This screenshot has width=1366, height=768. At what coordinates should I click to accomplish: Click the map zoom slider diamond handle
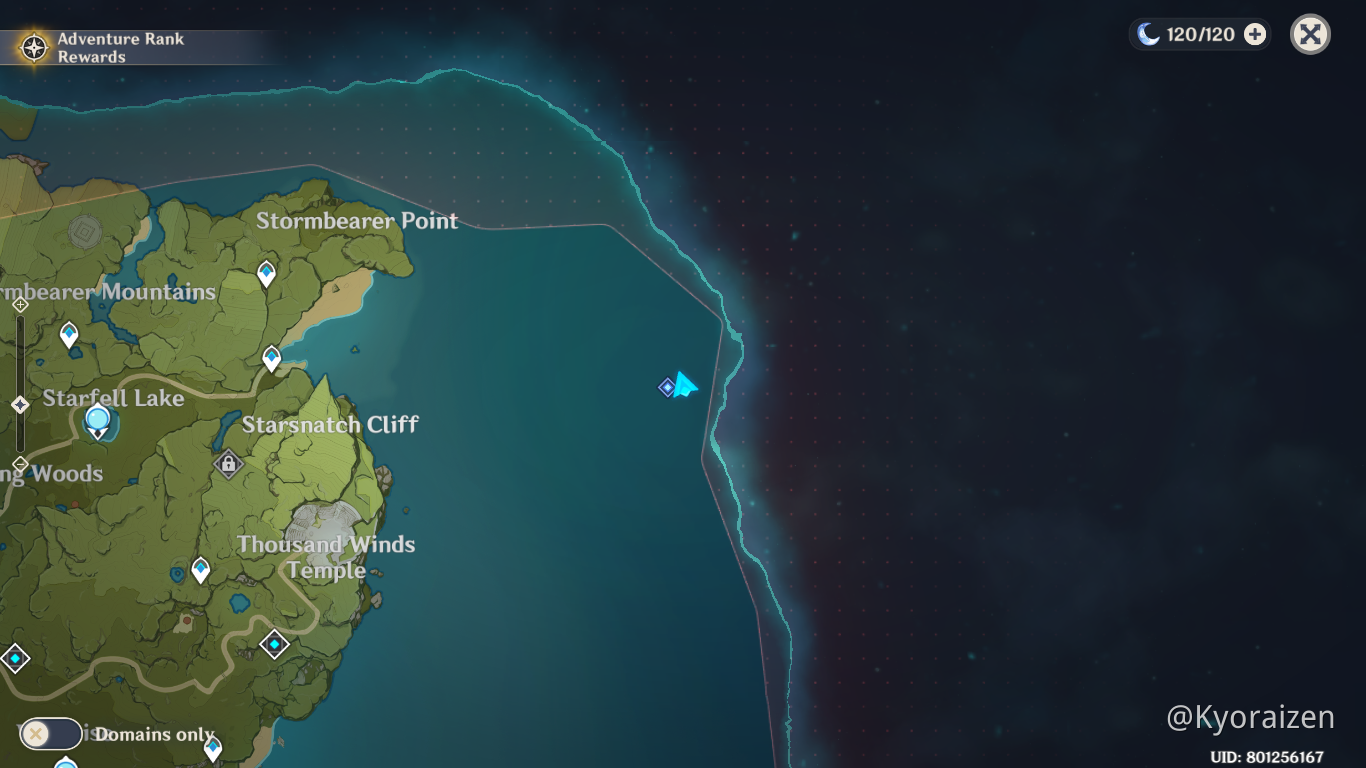(20, 403)
